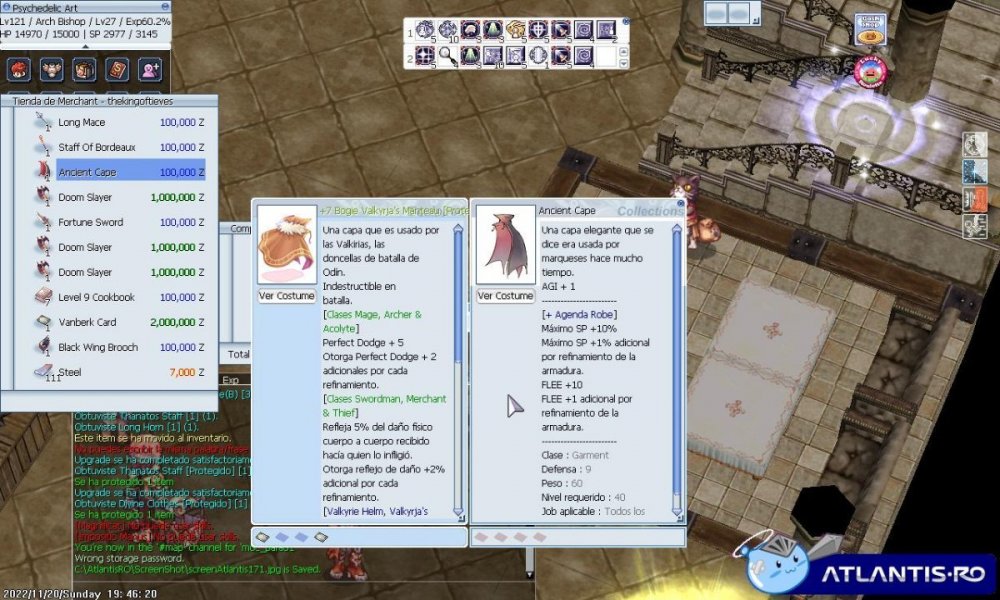The height and width of the screenshot is (600, 1000).
Task: Use the magnifying glass hotbar skill
Action: pyautogui.click(x=447, y=56)
